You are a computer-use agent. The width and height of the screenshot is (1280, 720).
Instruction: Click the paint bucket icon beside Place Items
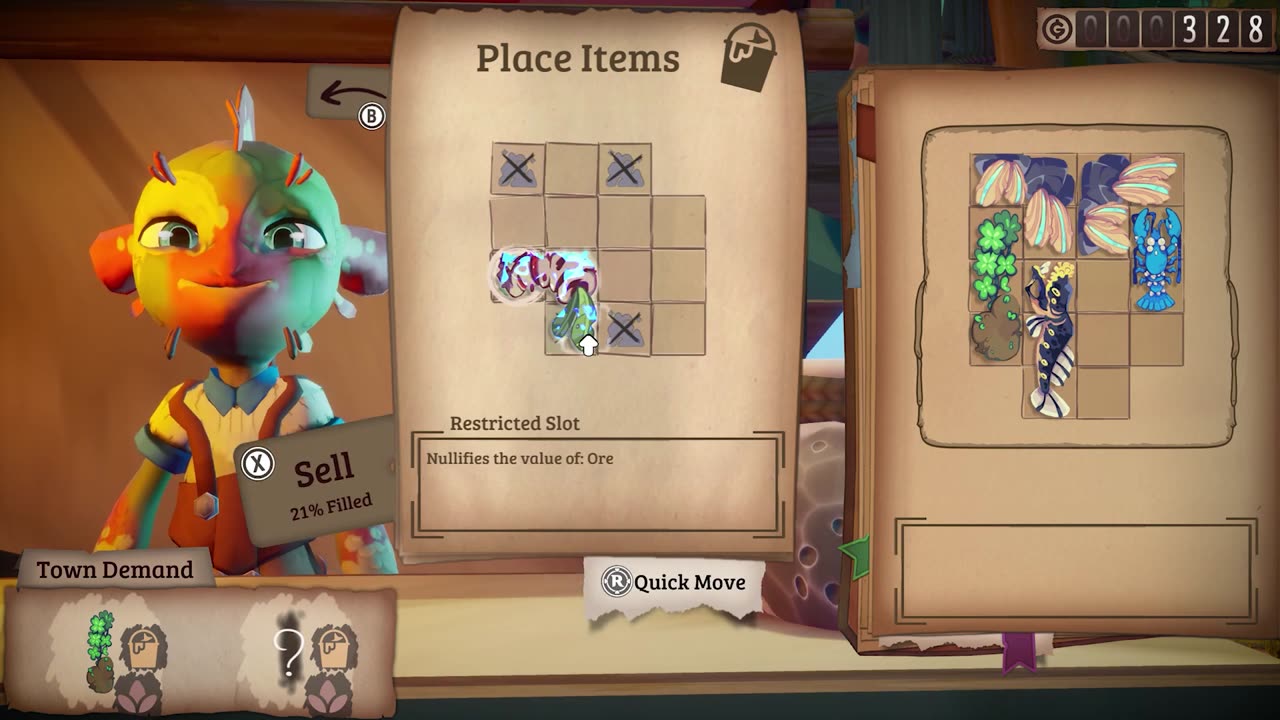point(749,58)
